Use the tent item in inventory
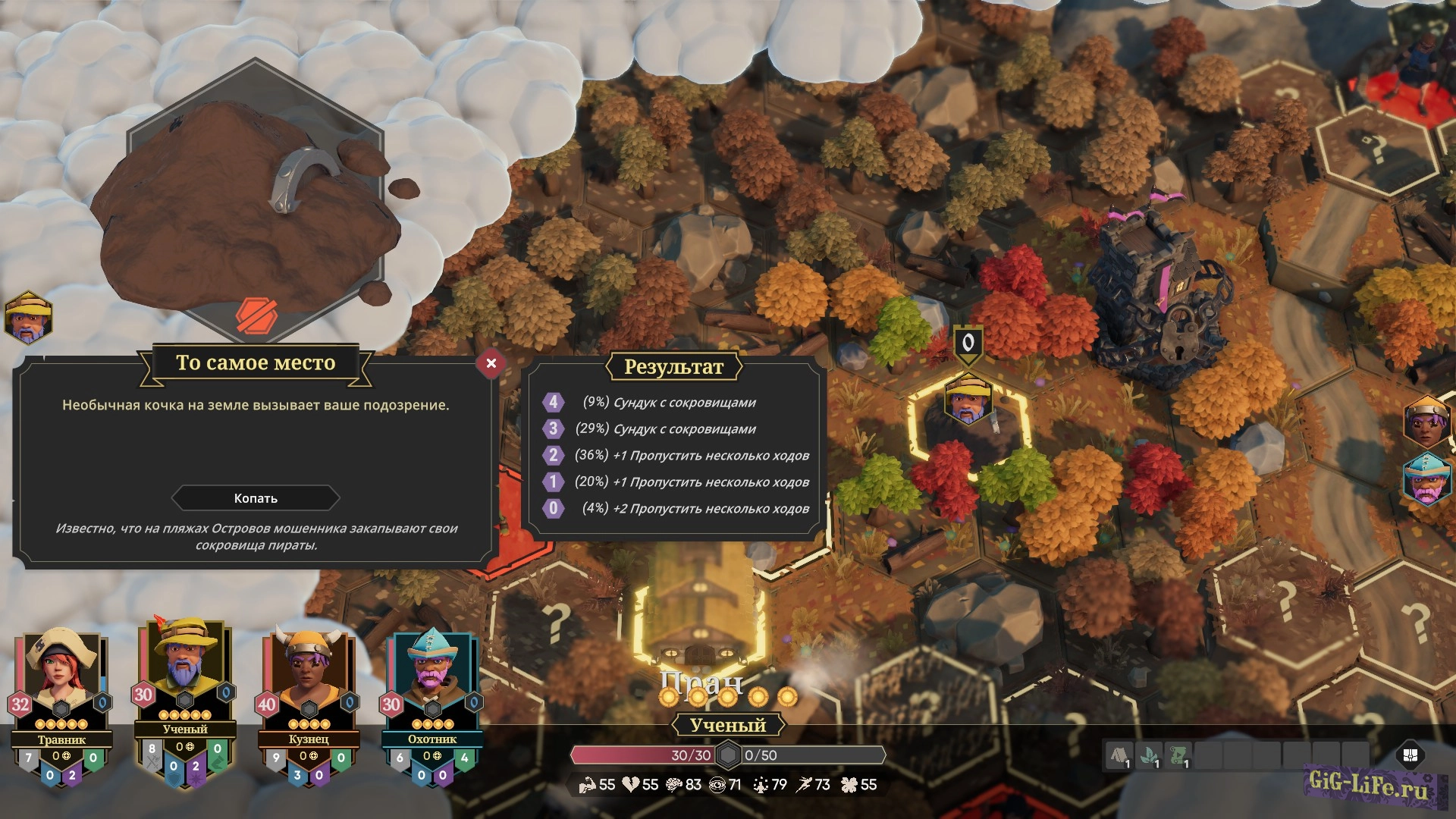 click(1119, 756)
